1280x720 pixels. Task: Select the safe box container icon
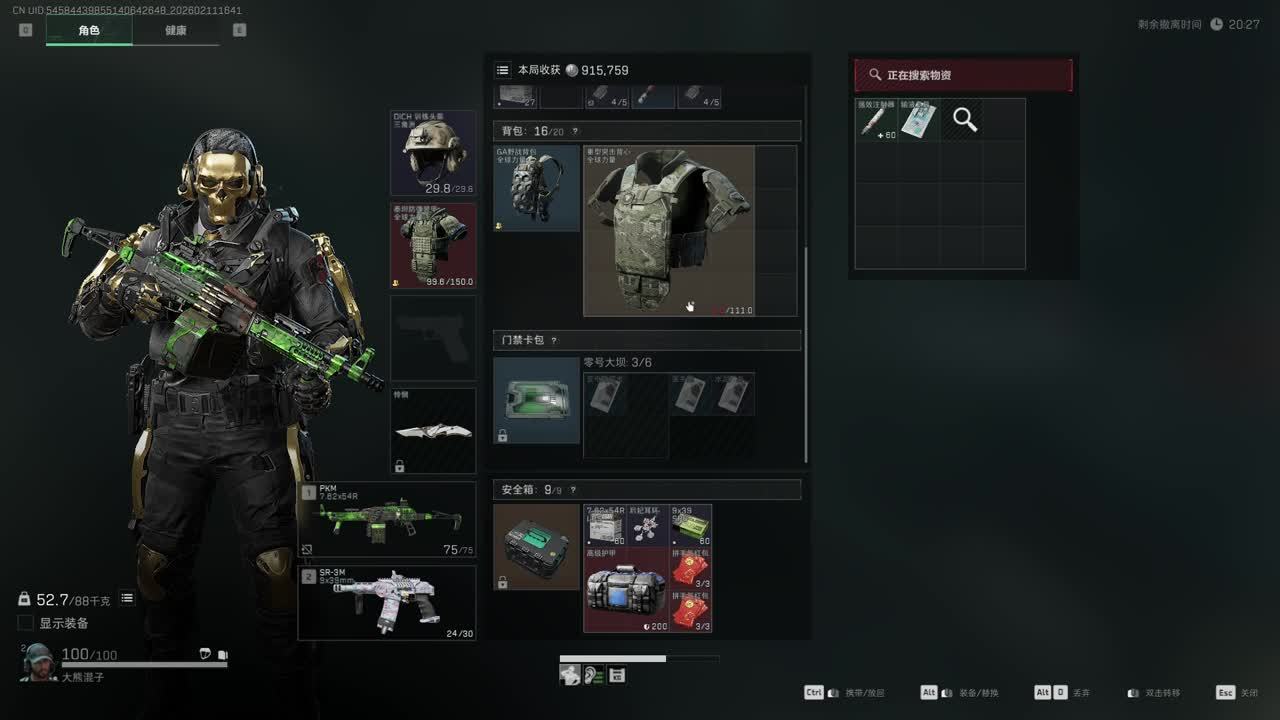pyautogui.click(x=536, y=547)
